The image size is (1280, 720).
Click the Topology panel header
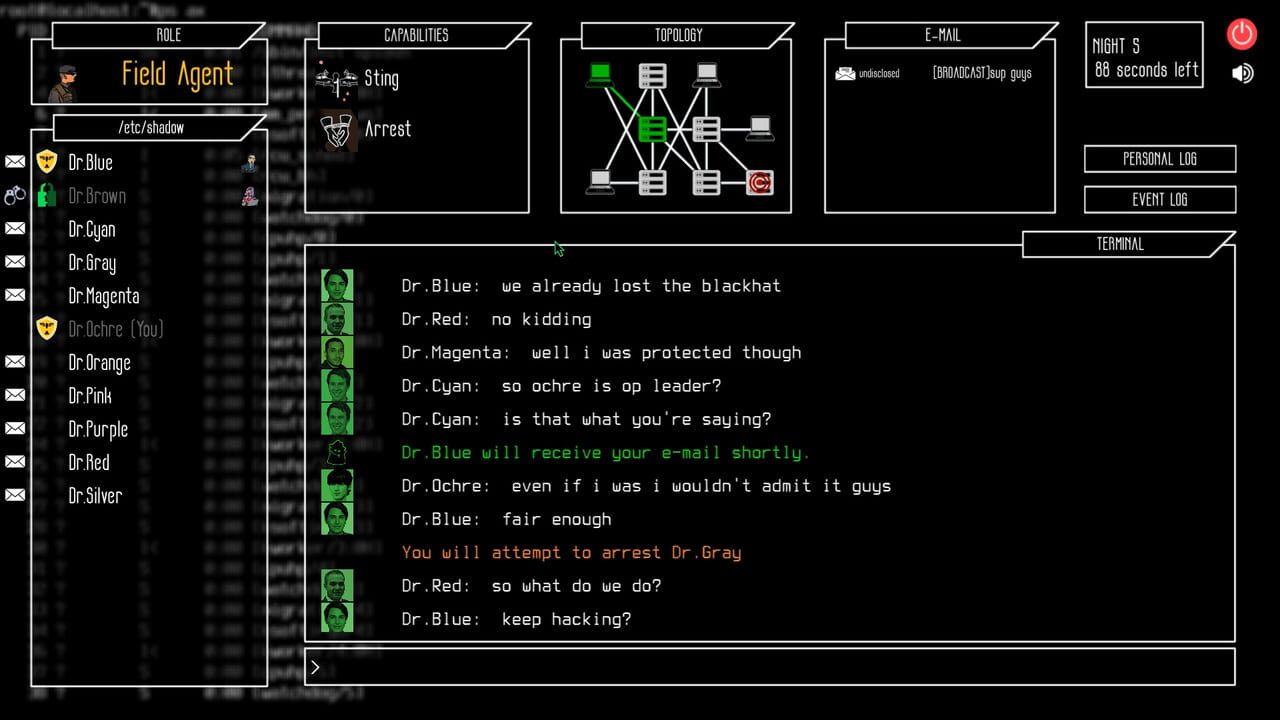point(678,35)
